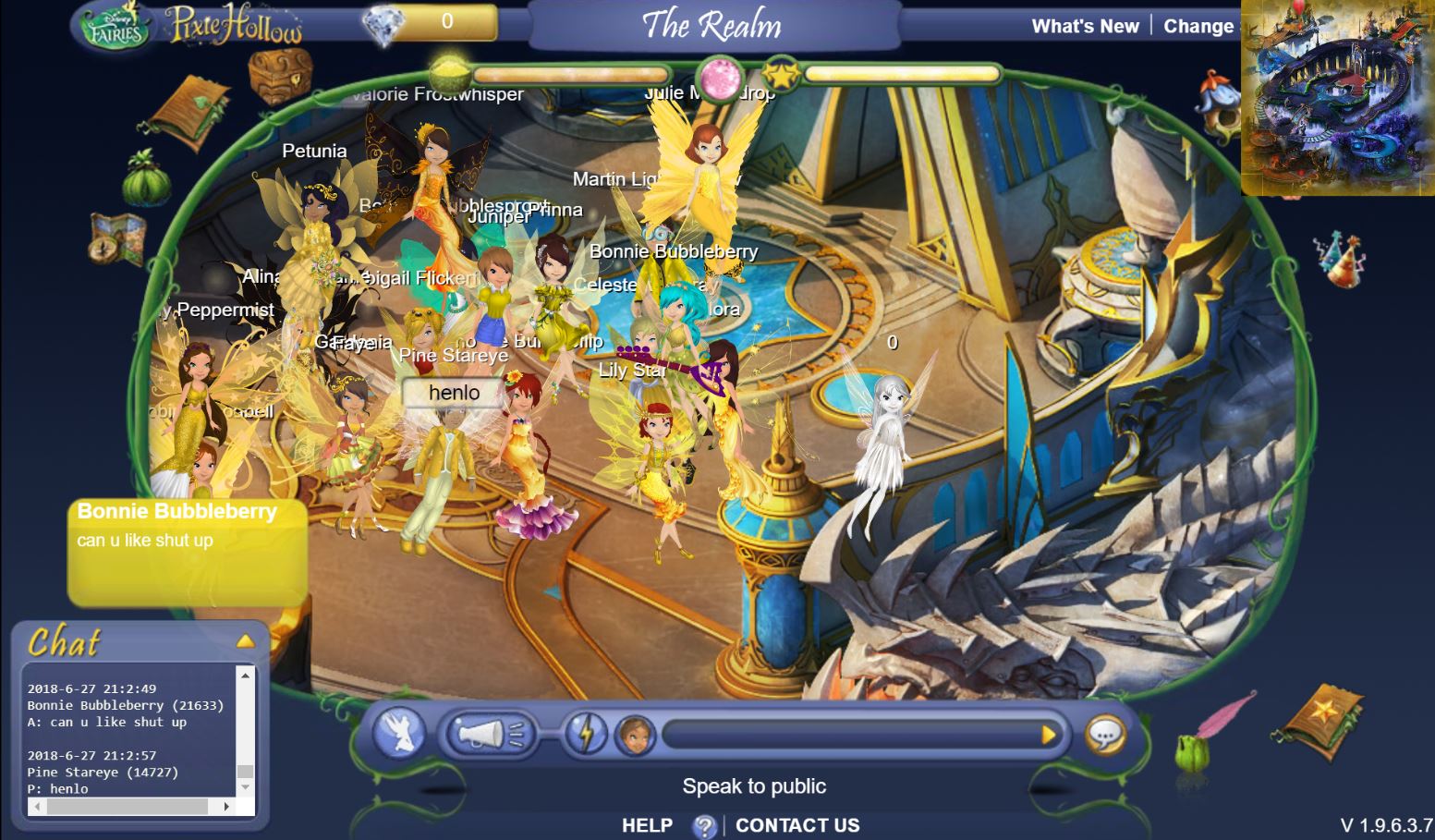Activate the megaphone shout button

click(489, 735)
